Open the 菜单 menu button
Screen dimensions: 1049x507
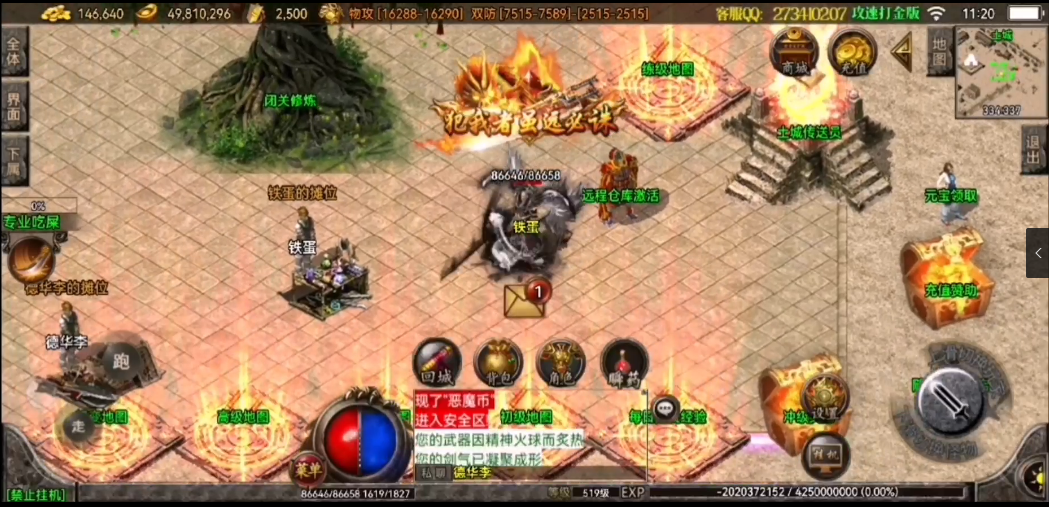tap(306, 467)
